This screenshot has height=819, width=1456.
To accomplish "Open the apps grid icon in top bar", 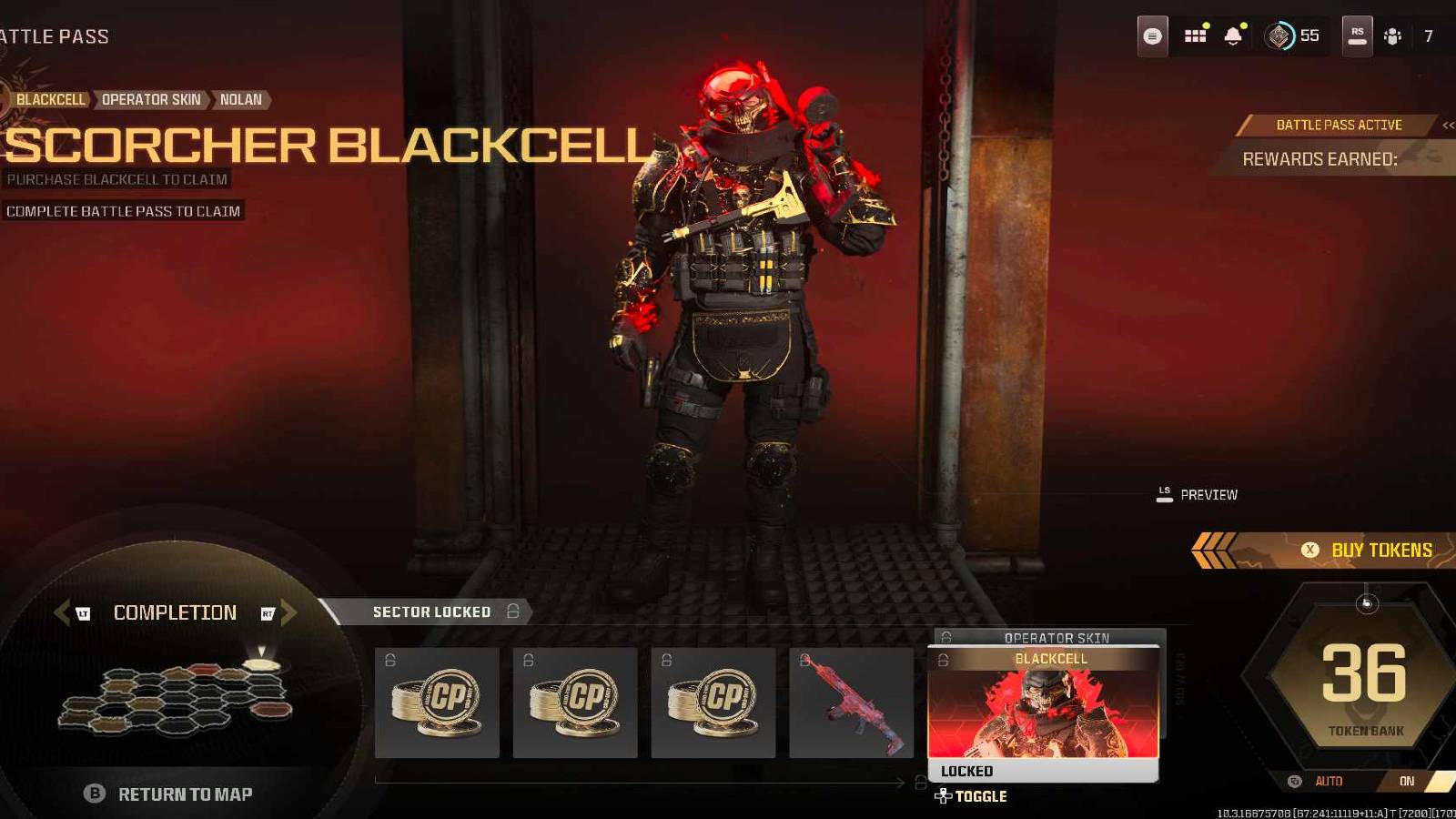I will [x=1195, y=35].
